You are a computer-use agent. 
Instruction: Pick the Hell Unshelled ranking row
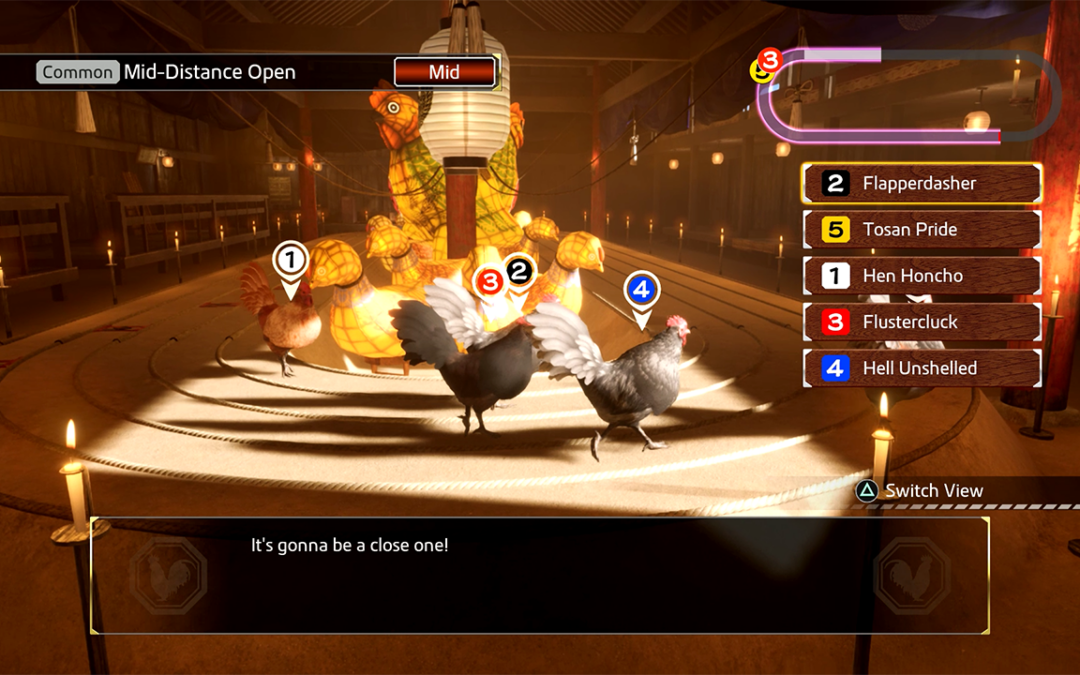[x=921, y=368]
